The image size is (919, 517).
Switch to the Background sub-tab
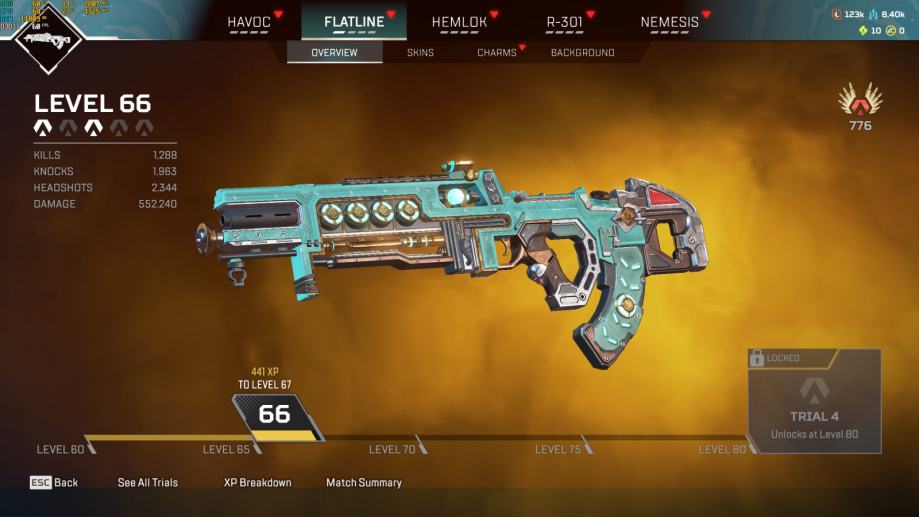[x=582, y=52]
